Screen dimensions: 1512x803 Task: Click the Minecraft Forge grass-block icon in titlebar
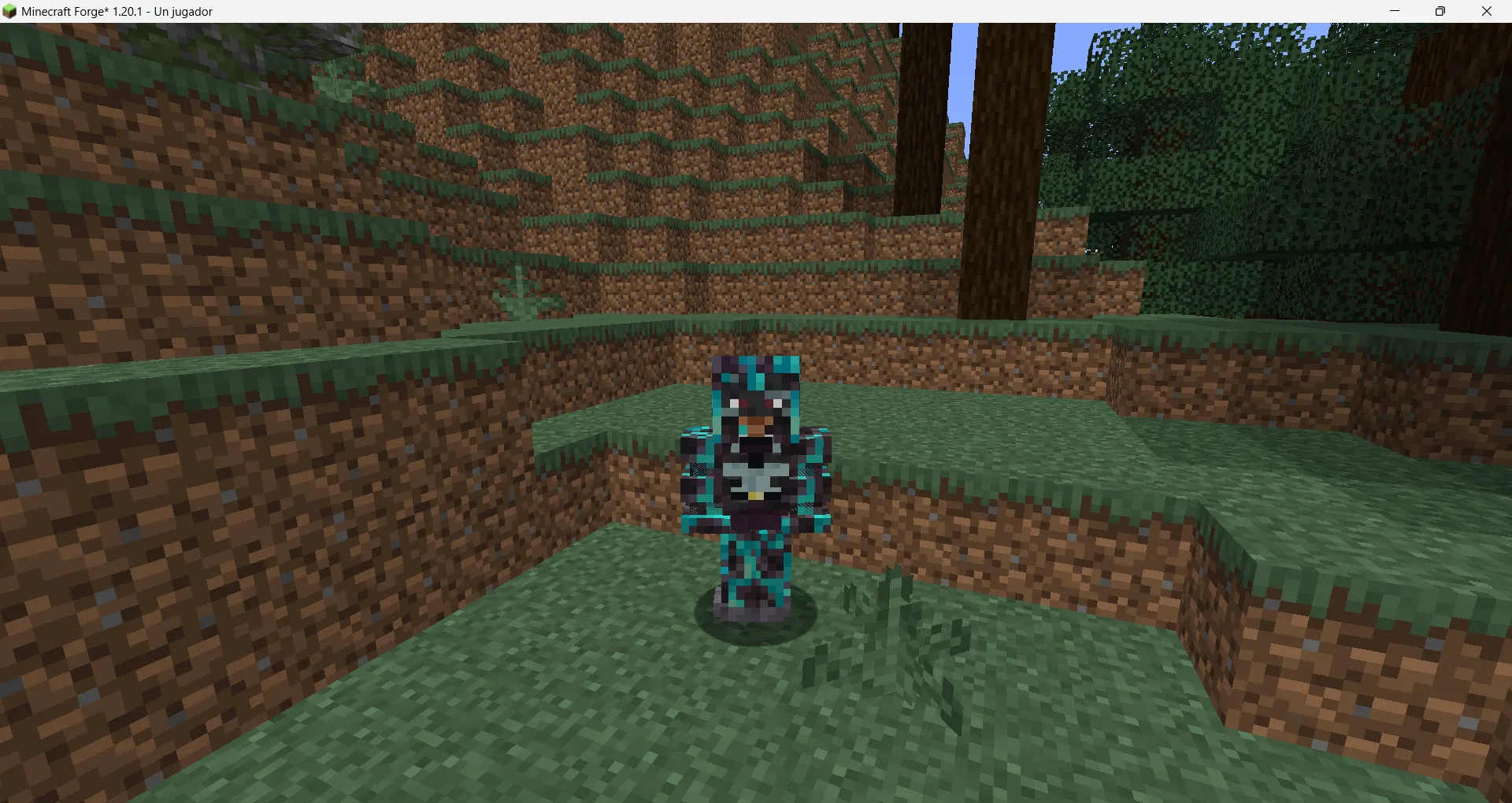click(10, 11)
